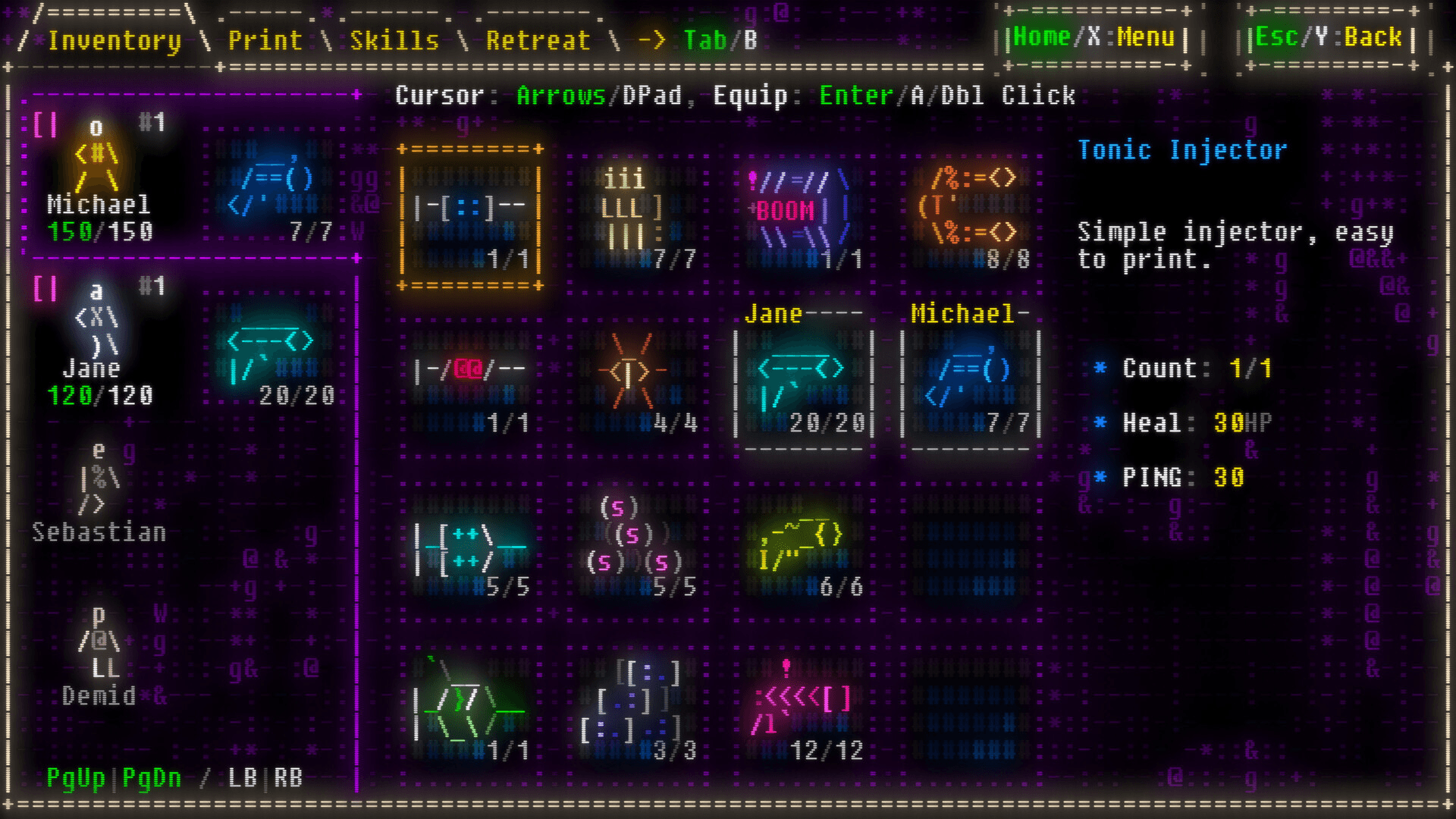Open the Skills tab
Screen dimensions: 1456x819
(392, 40)
